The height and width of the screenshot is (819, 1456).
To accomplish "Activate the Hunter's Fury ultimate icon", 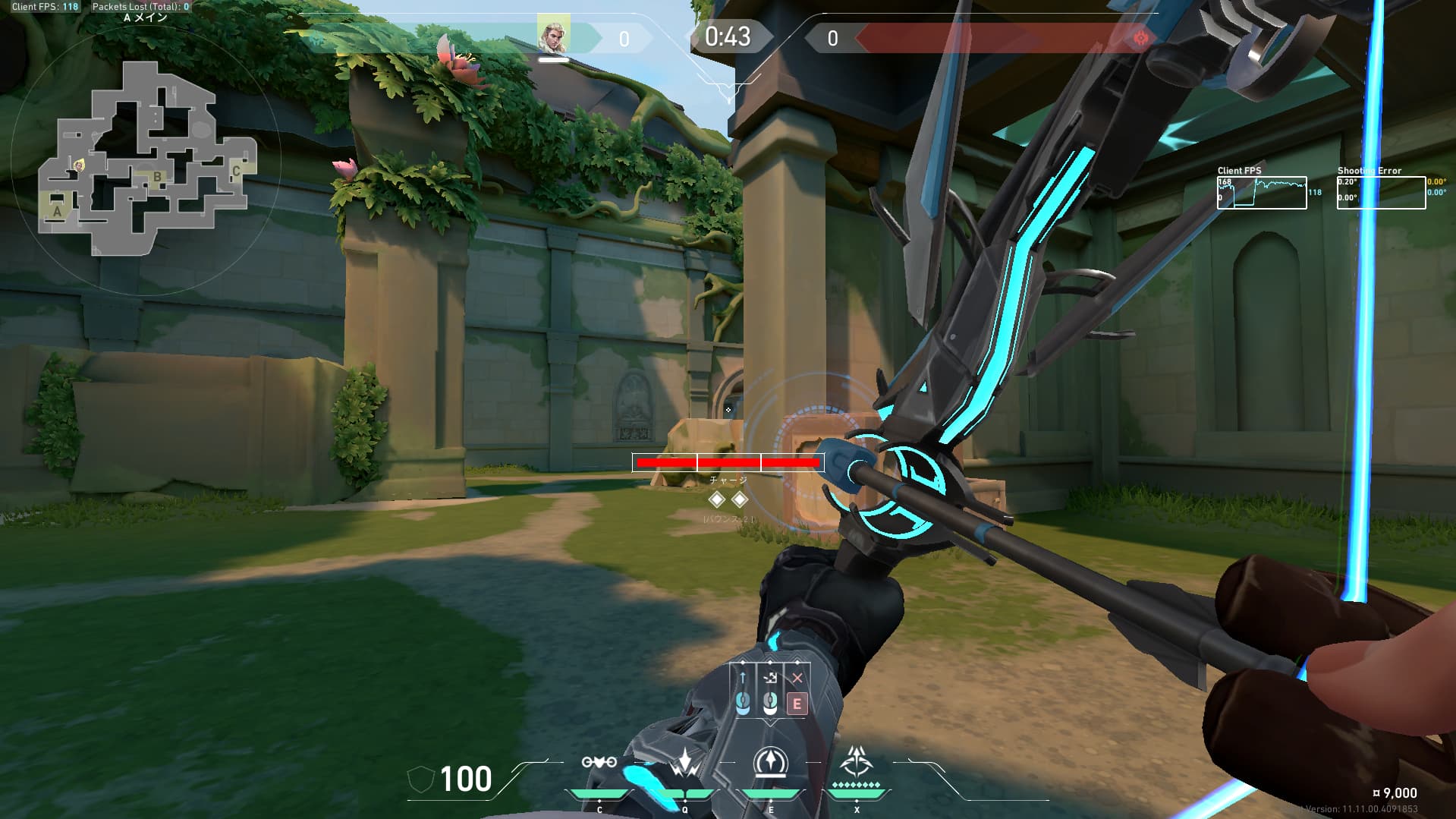I will 857,761.
